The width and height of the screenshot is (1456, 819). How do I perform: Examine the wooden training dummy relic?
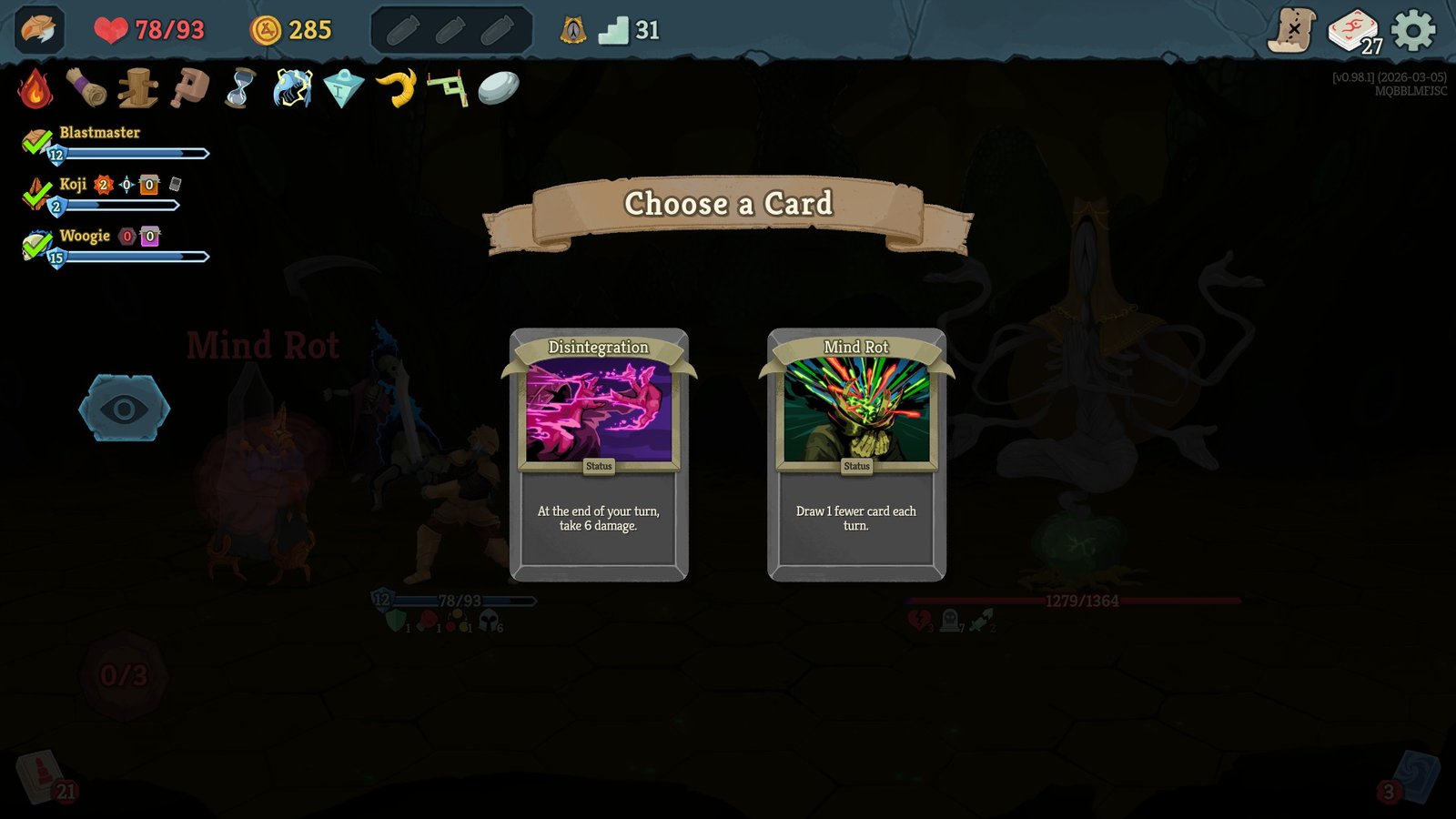click(138, 87)
